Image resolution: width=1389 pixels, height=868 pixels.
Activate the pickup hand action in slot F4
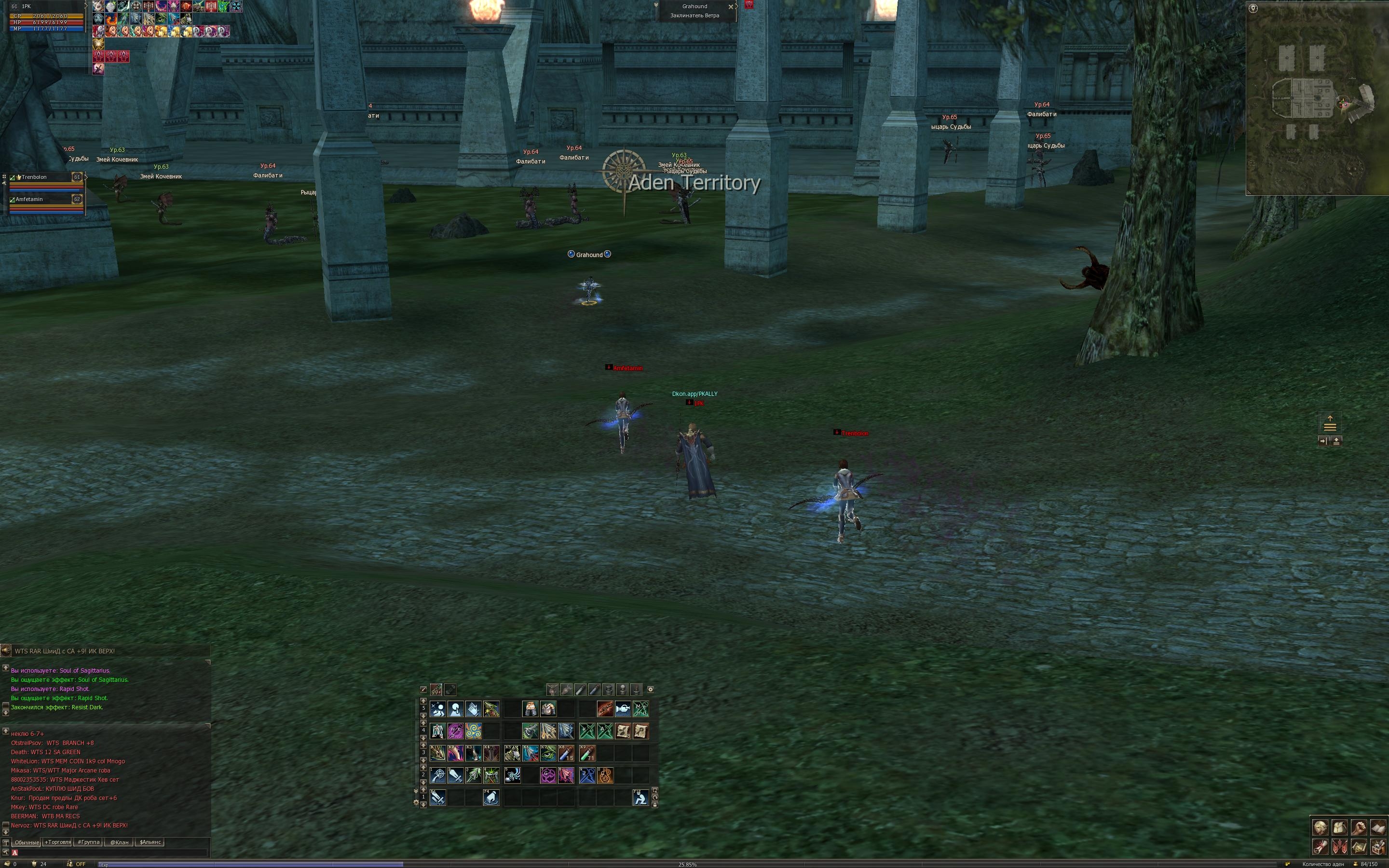[491, 798]
